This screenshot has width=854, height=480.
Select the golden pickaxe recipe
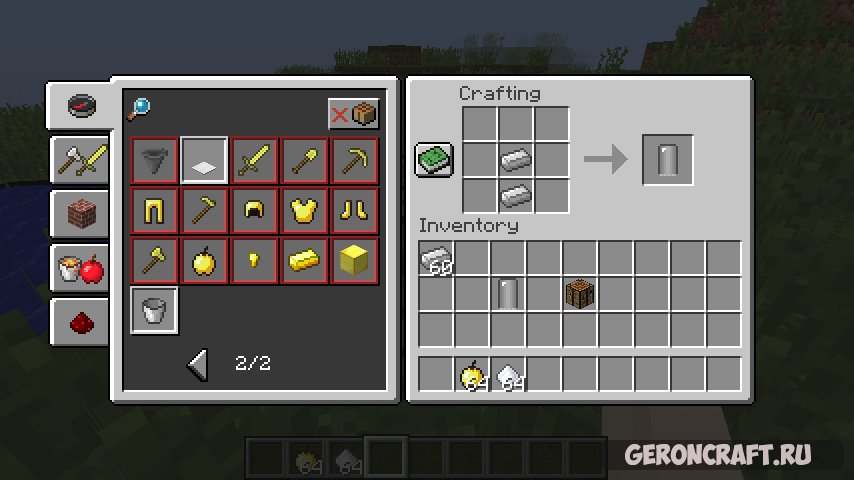pyautogui.click(x=355, y=160)
